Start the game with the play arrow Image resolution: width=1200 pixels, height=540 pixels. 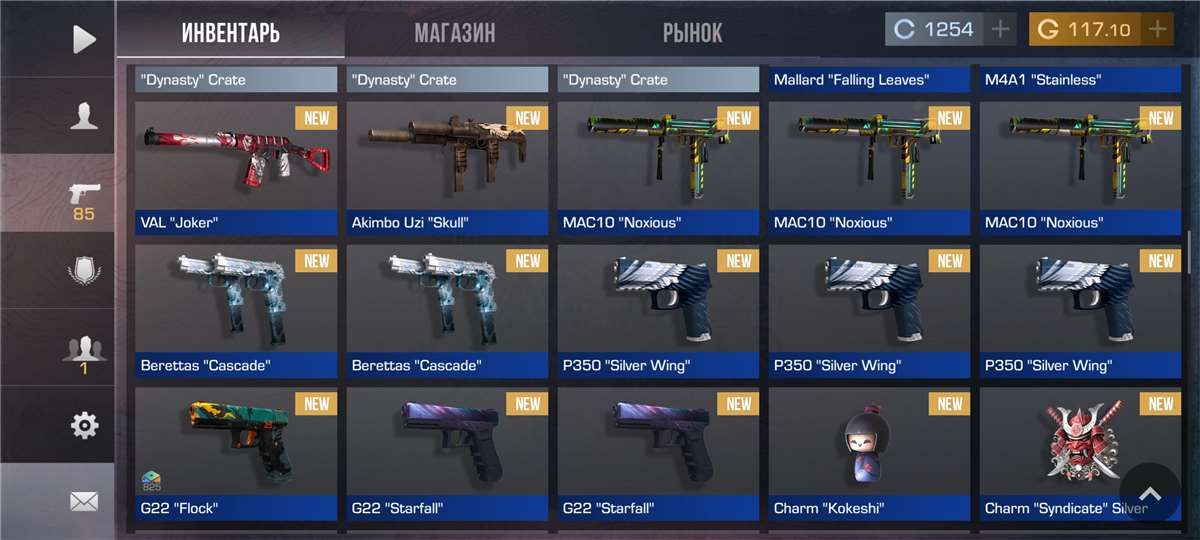(x=84, y=39)
